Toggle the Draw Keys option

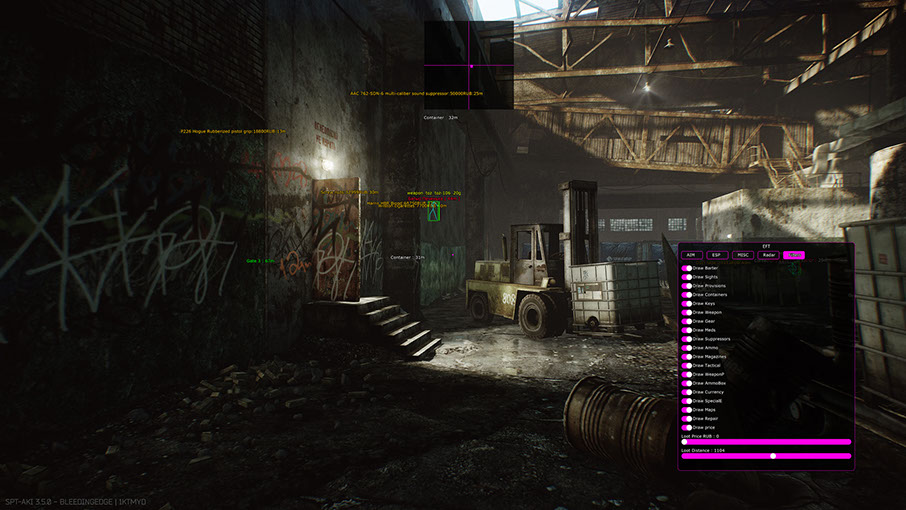point(687,304)
